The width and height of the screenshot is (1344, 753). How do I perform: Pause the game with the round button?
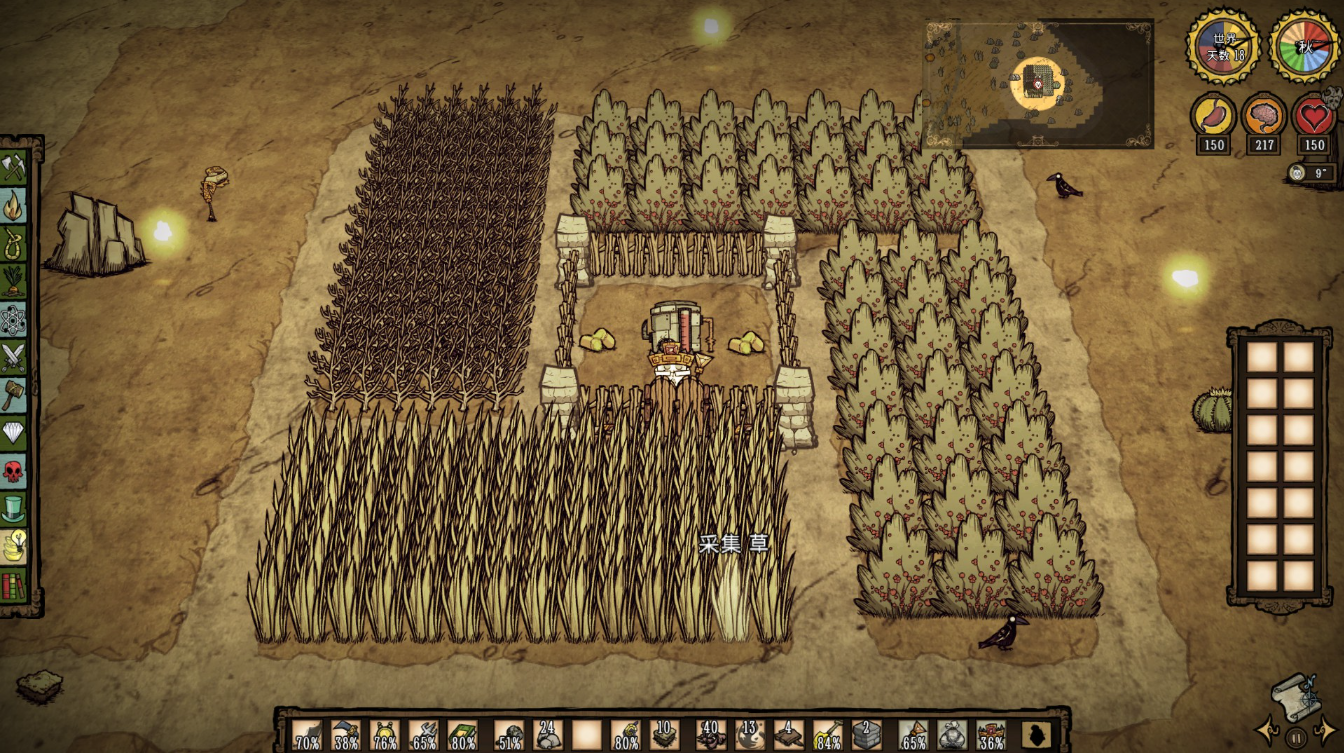[x=1297, y=737]
